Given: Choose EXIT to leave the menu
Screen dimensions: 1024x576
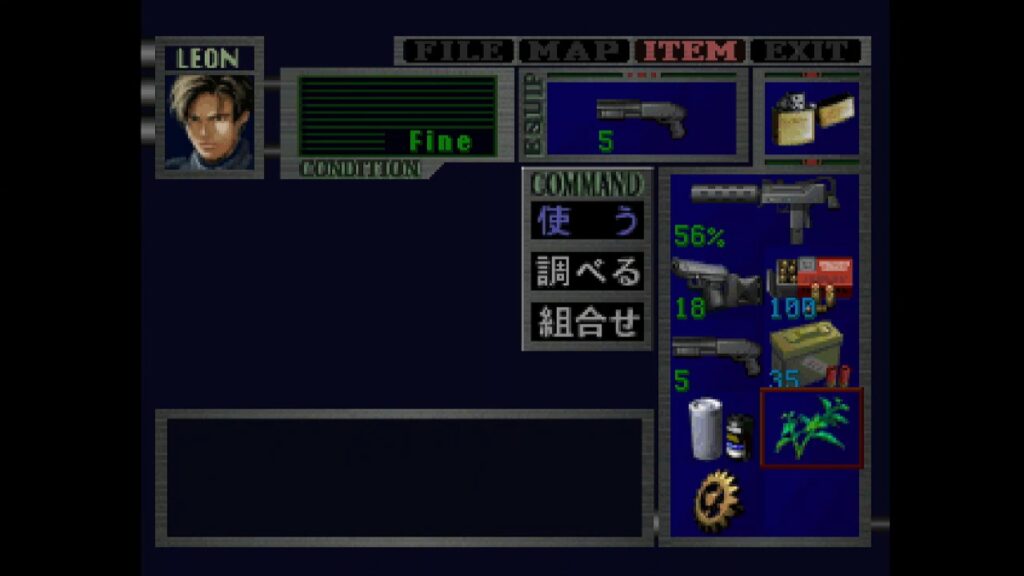Looking at the screenshot, I should pyautogui.click(x=806, y=51).
